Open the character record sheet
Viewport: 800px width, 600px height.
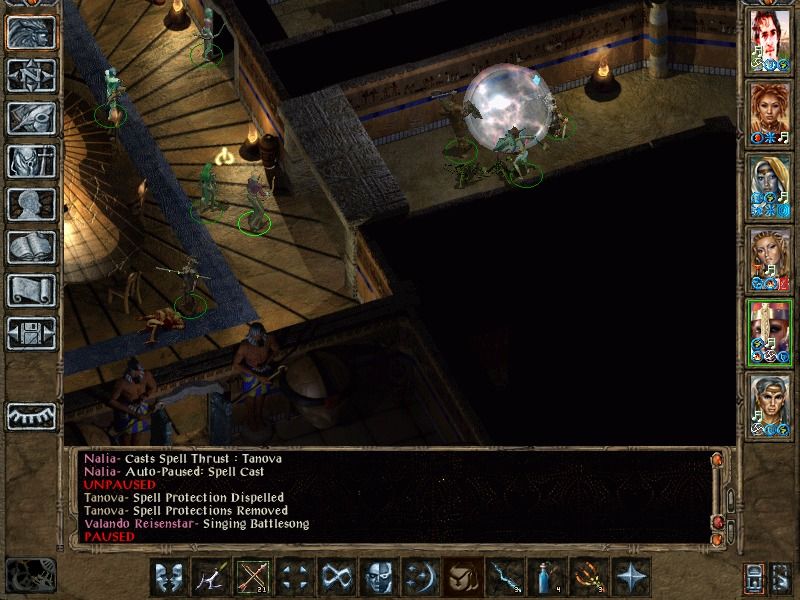point(31,204)
